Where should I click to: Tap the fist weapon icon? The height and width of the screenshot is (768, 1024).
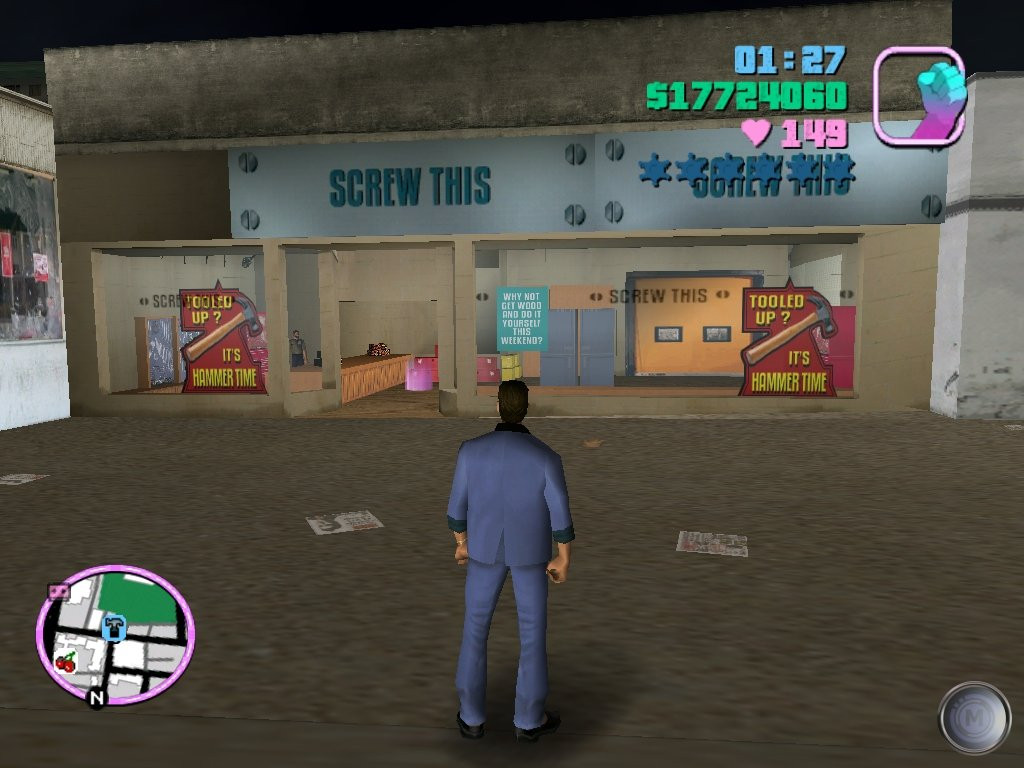pyautogui.click(x=918, y=96)
